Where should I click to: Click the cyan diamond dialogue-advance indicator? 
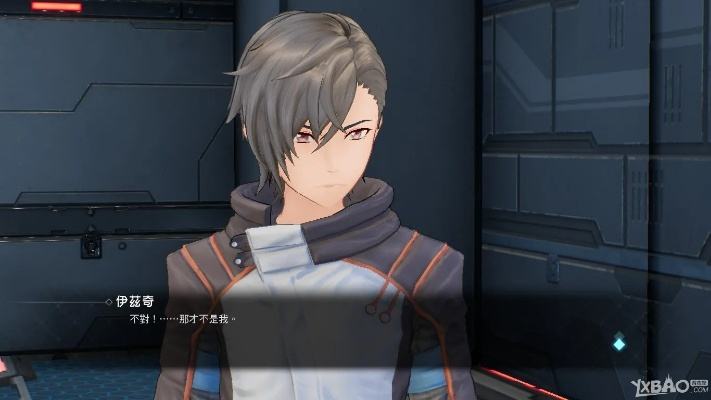pyautogui.click(x=619, y=343)
